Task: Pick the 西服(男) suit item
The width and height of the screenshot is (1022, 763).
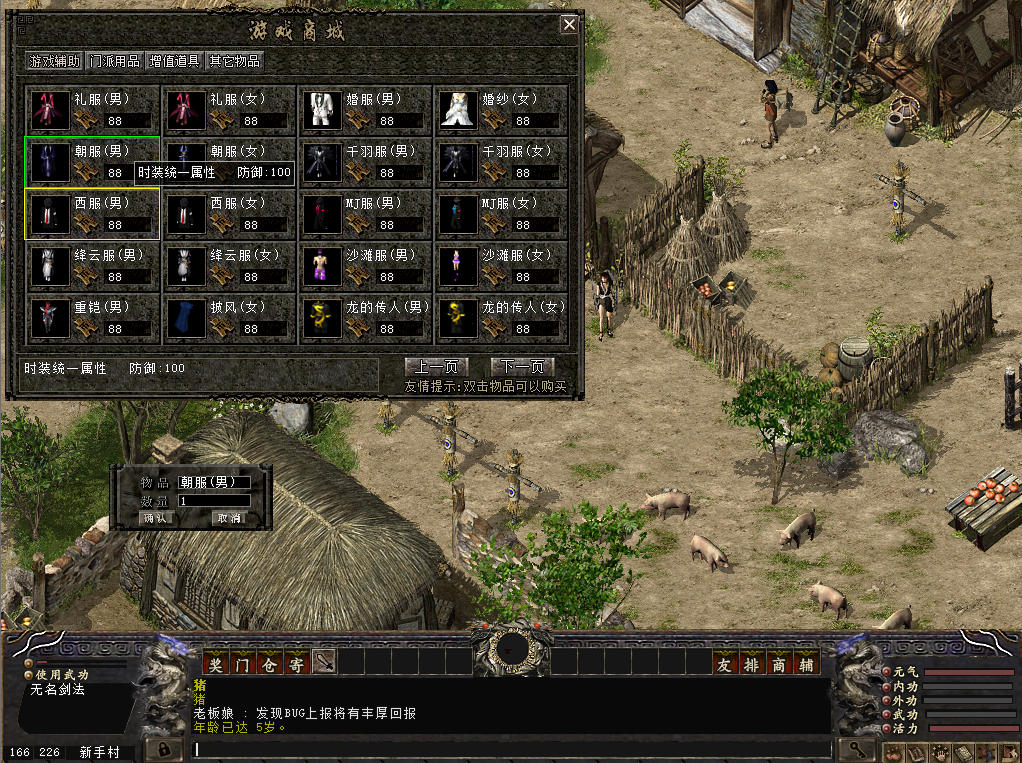Action: [93, 214]
